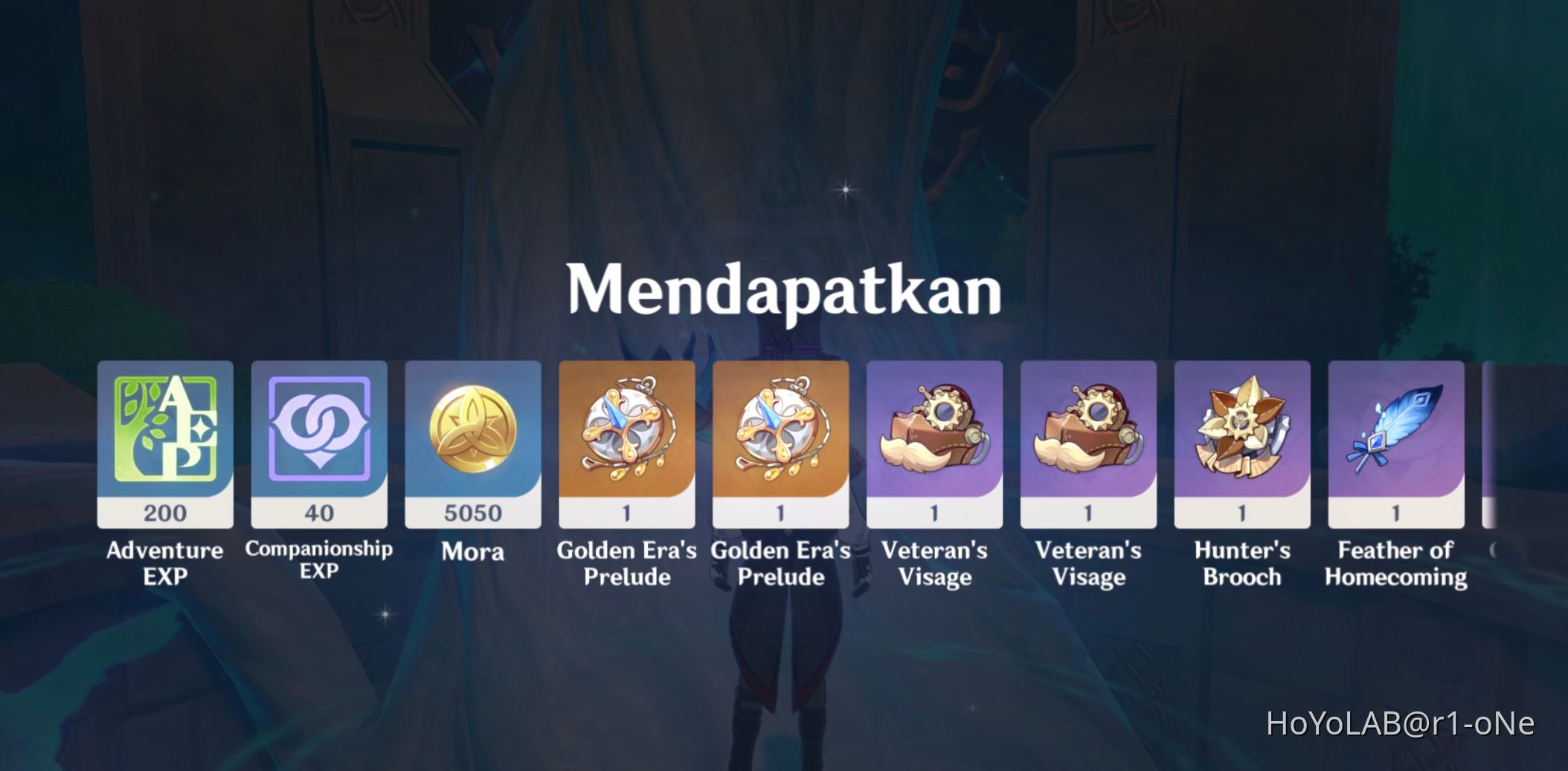Click the Hunter's Brooch name label
1568x771 pixels.
coord(1242,563)
